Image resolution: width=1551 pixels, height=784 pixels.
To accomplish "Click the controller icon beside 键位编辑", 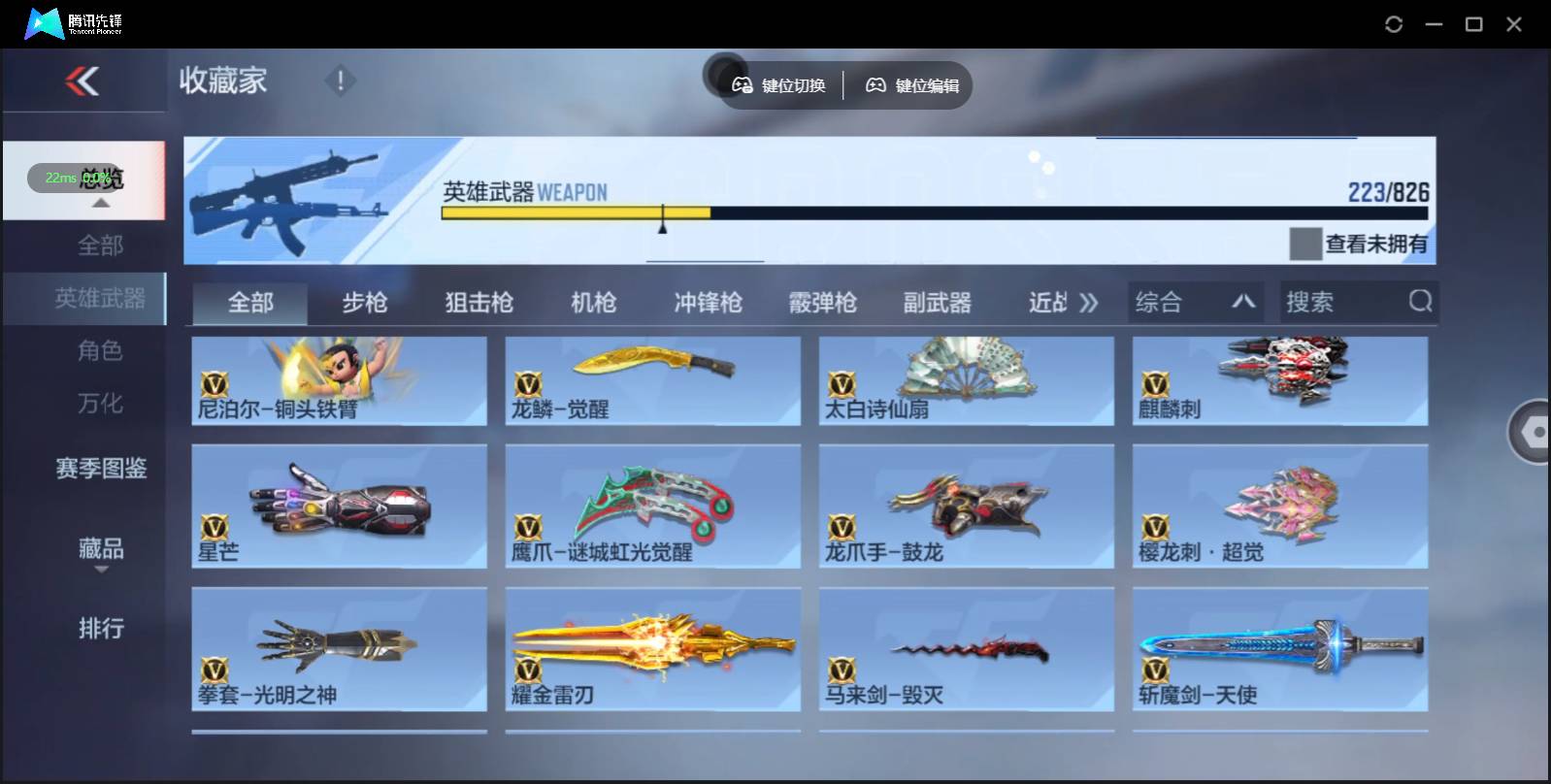I will [x=876, y=85].
